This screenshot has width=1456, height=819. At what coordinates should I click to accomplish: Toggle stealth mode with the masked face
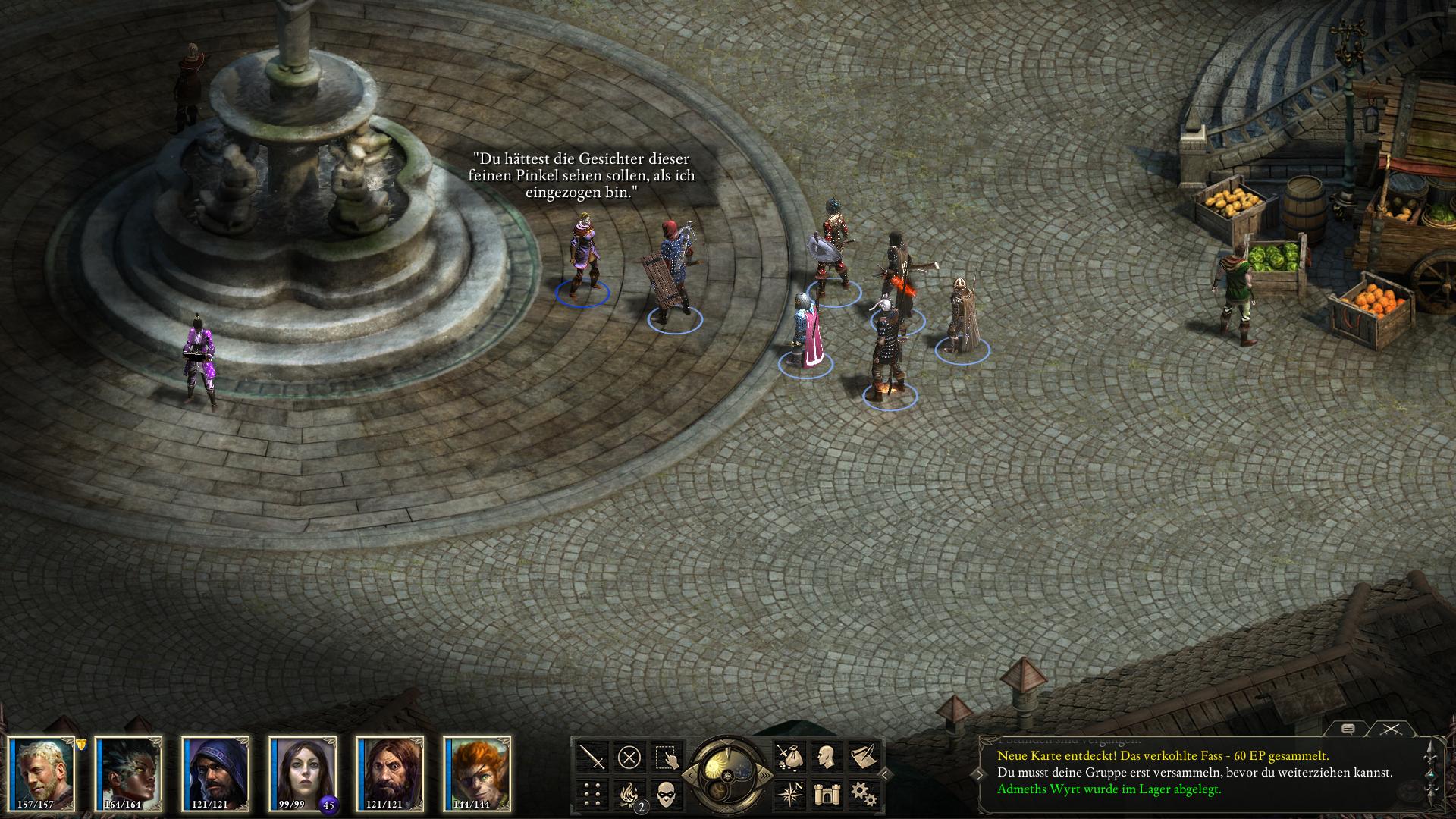666,793
